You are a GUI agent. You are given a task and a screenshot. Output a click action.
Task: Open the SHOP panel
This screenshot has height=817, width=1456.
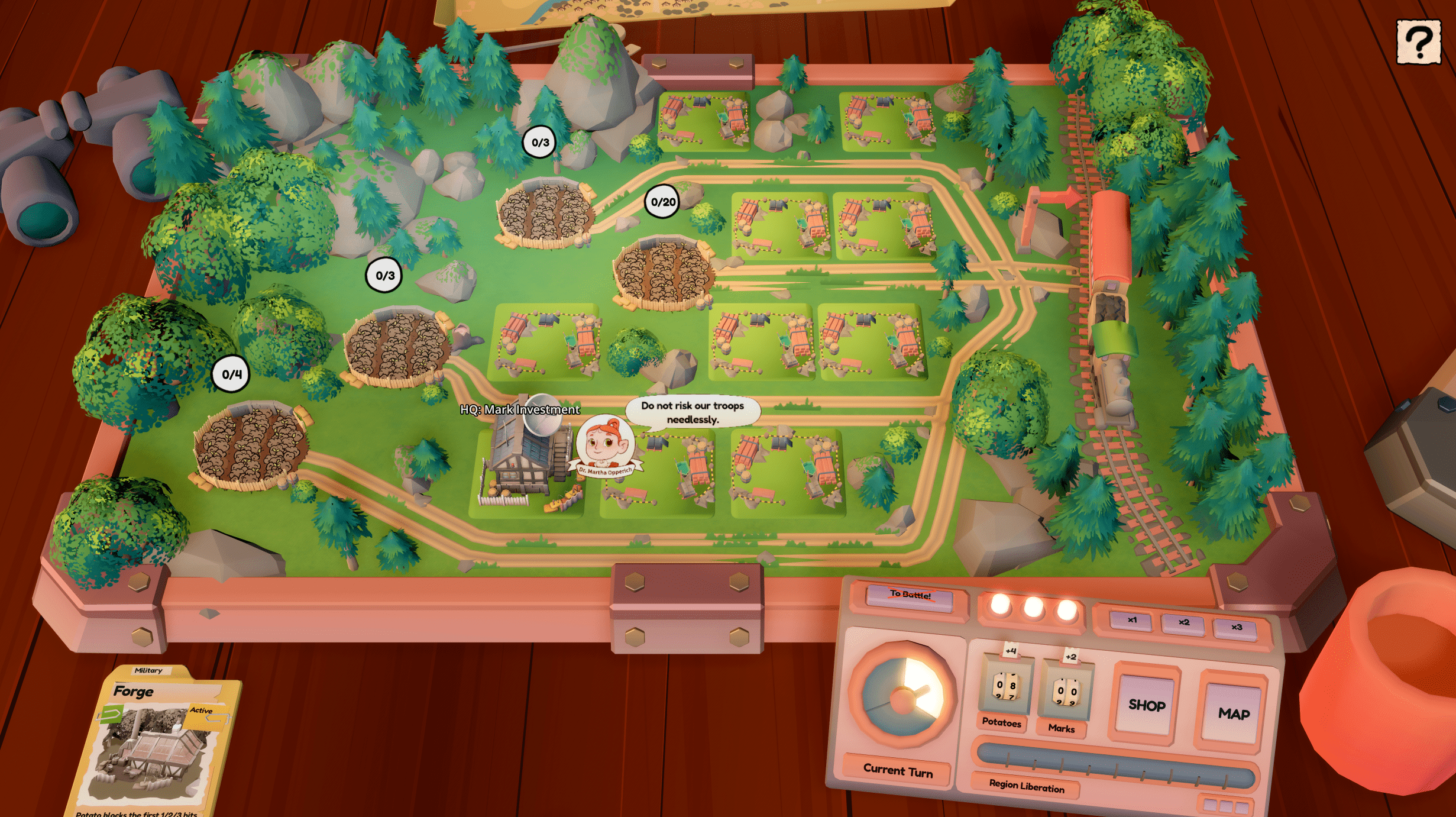1146,705
